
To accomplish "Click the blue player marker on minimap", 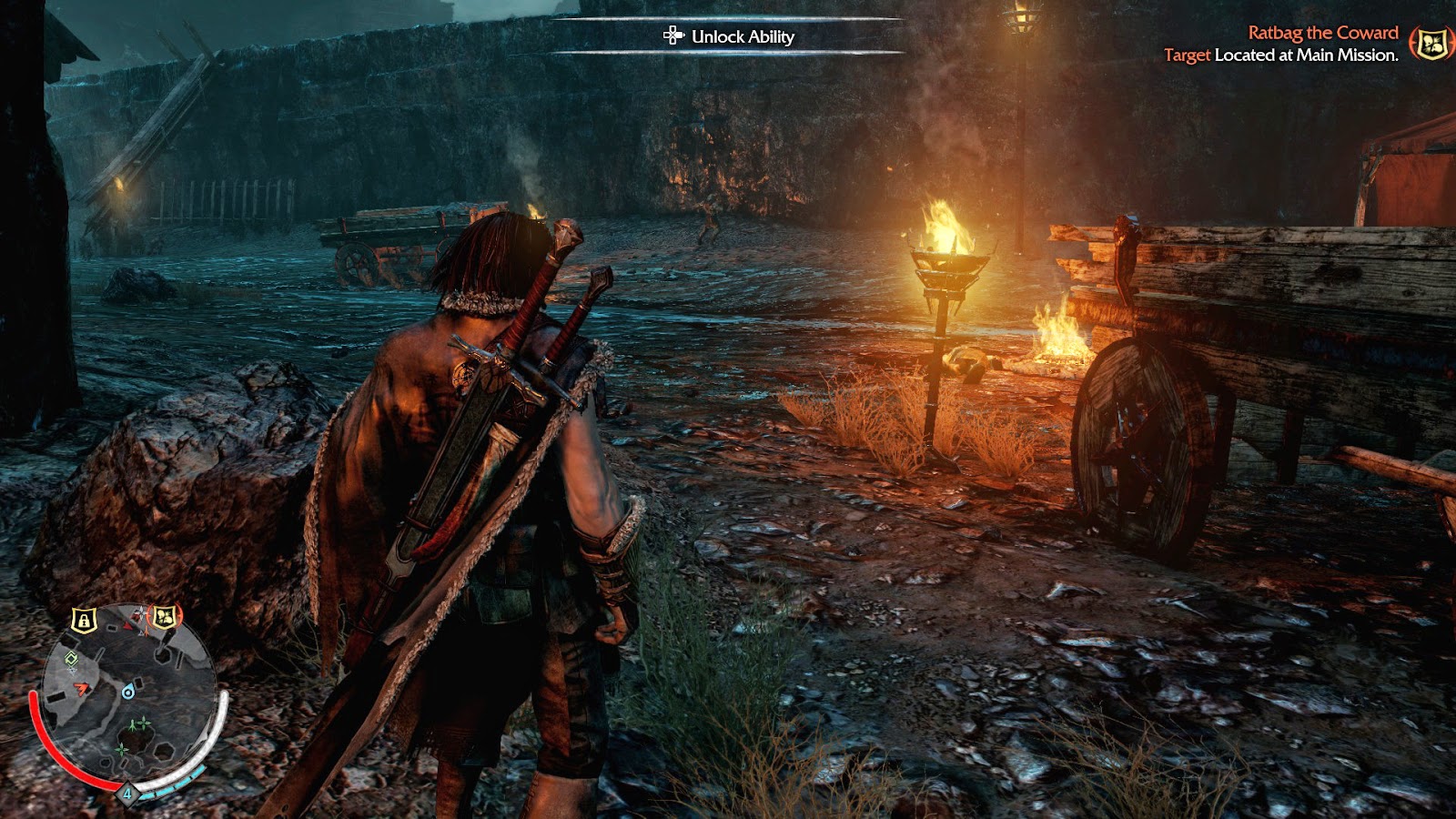I will click(128, 693).
